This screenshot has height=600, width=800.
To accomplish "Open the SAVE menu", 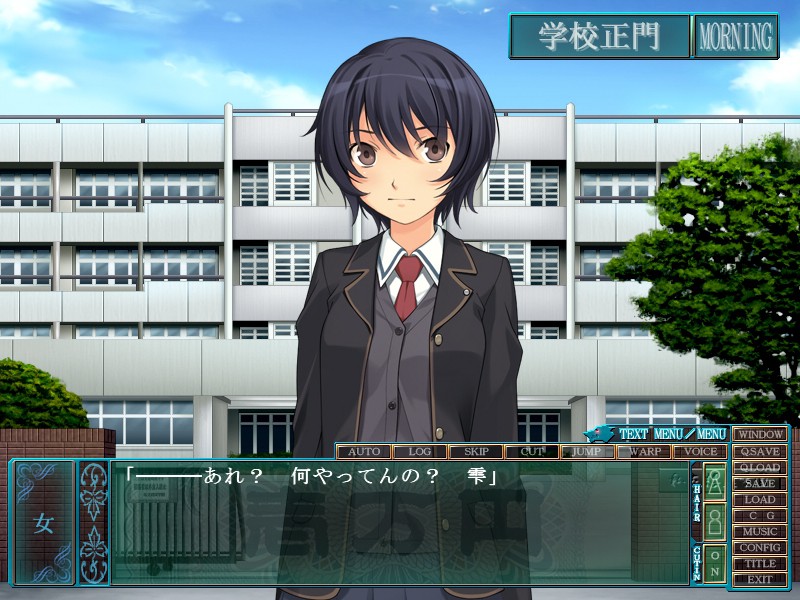I will (x=760, y=483).
